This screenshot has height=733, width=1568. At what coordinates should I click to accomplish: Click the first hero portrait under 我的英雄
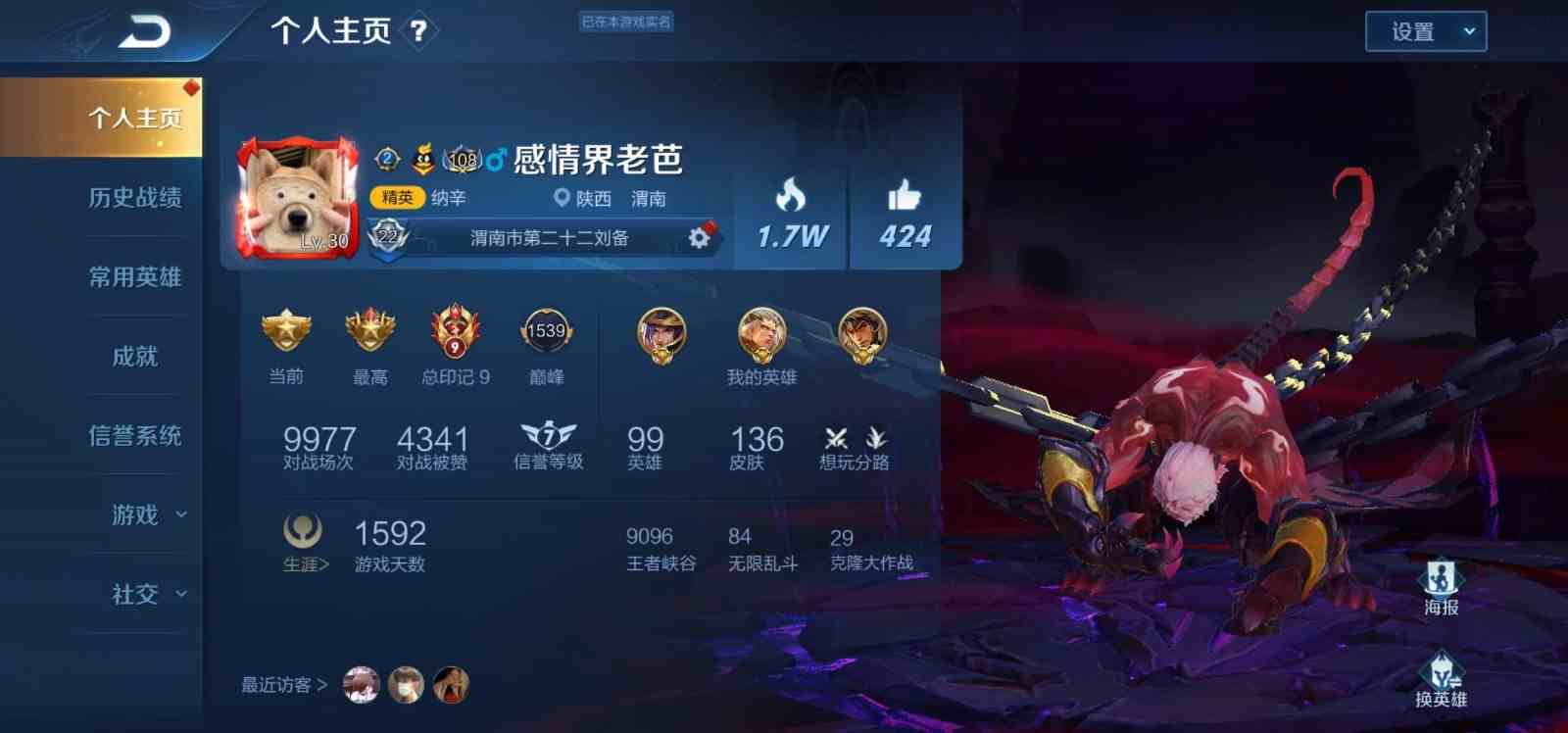pyautogui.click(x=664, y=333)
